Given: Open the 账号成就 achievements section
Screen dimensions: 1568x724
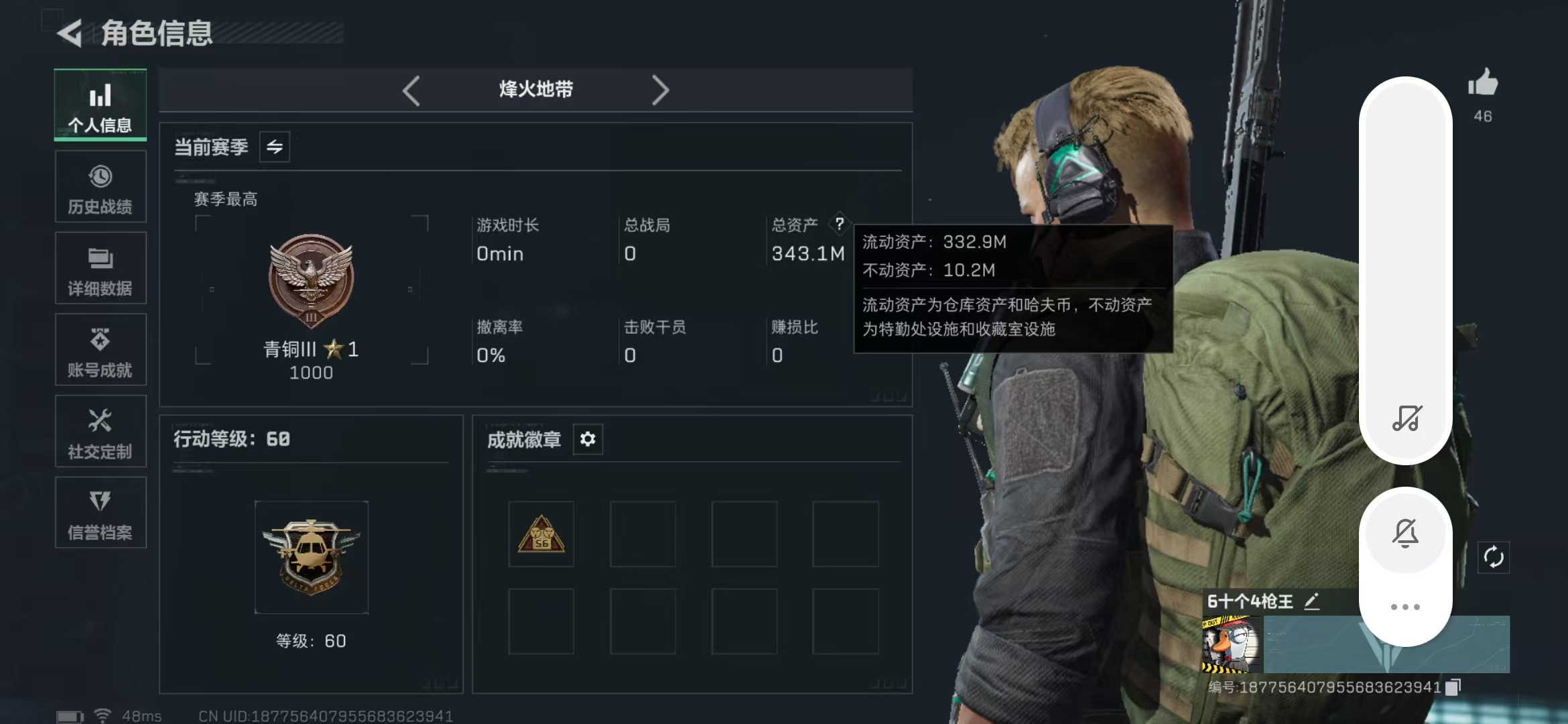Looking at the screenshot, I should [100, 351].
